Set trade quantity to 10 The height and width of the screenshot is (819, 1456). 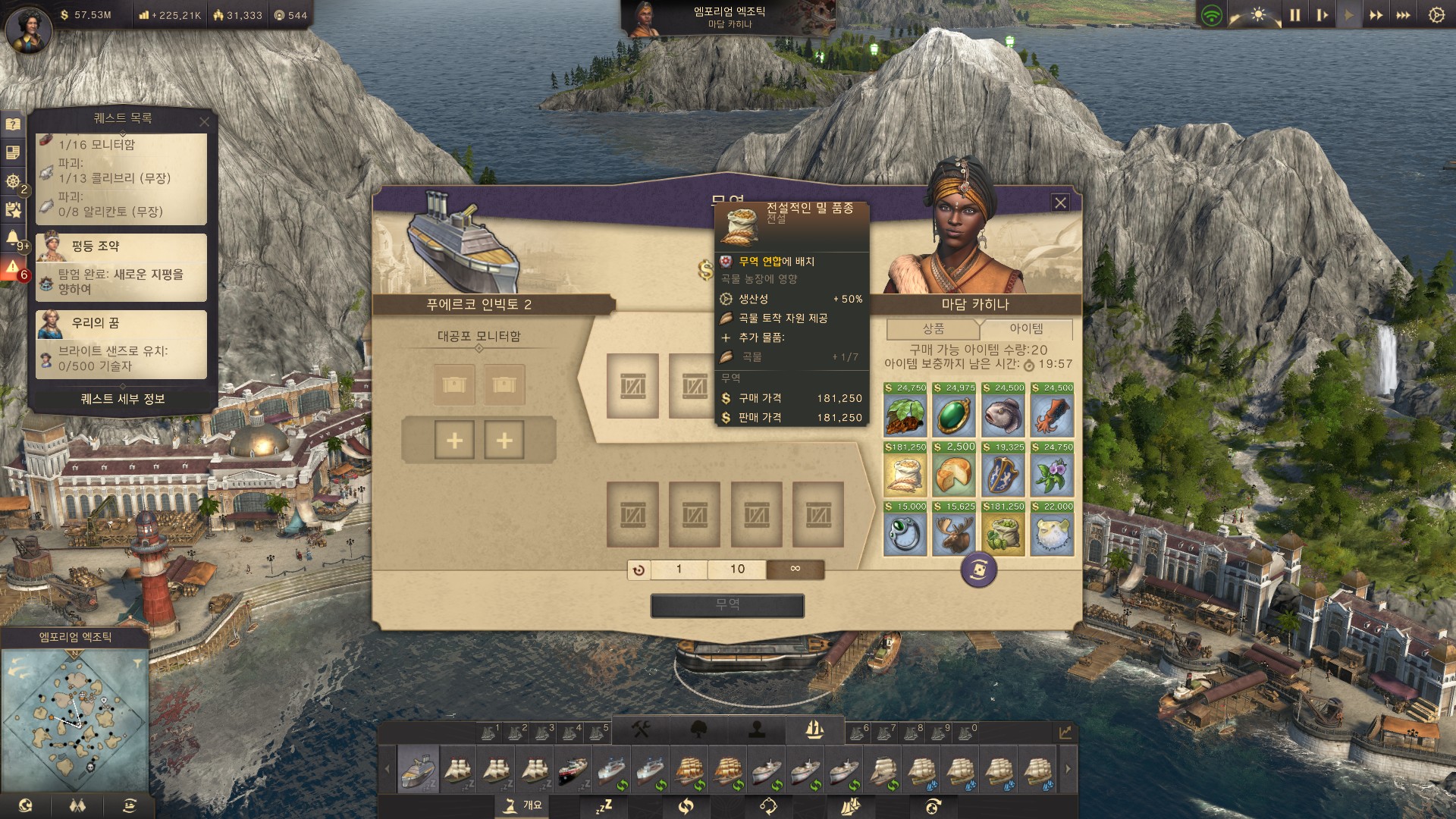coord(737,569)
